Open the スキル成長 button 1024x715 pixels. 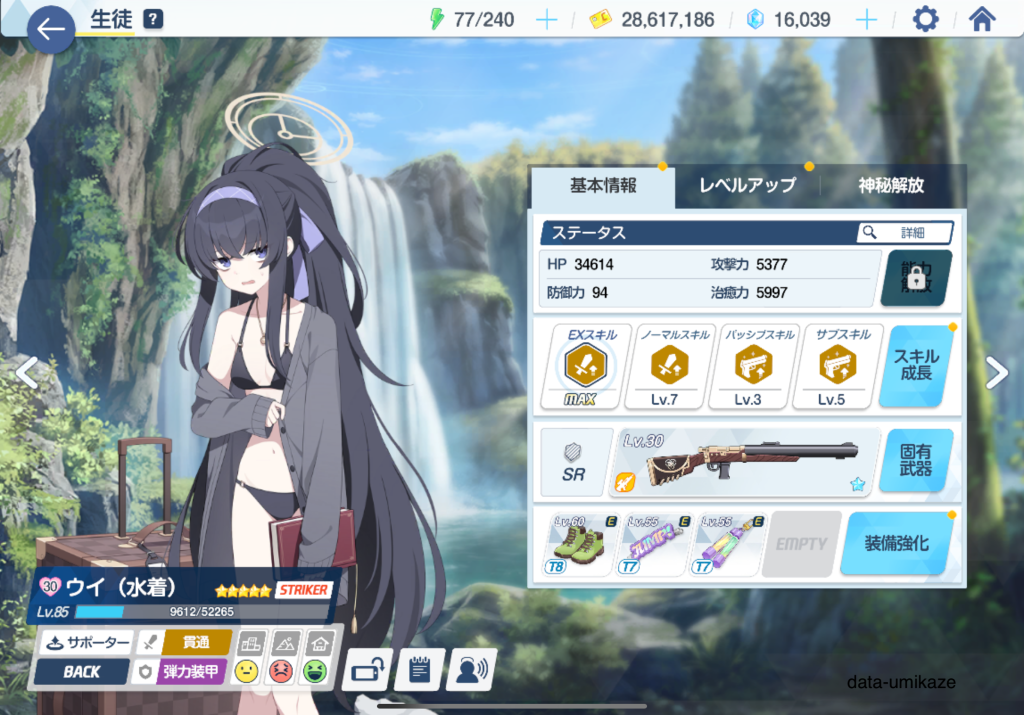[915, 367]
